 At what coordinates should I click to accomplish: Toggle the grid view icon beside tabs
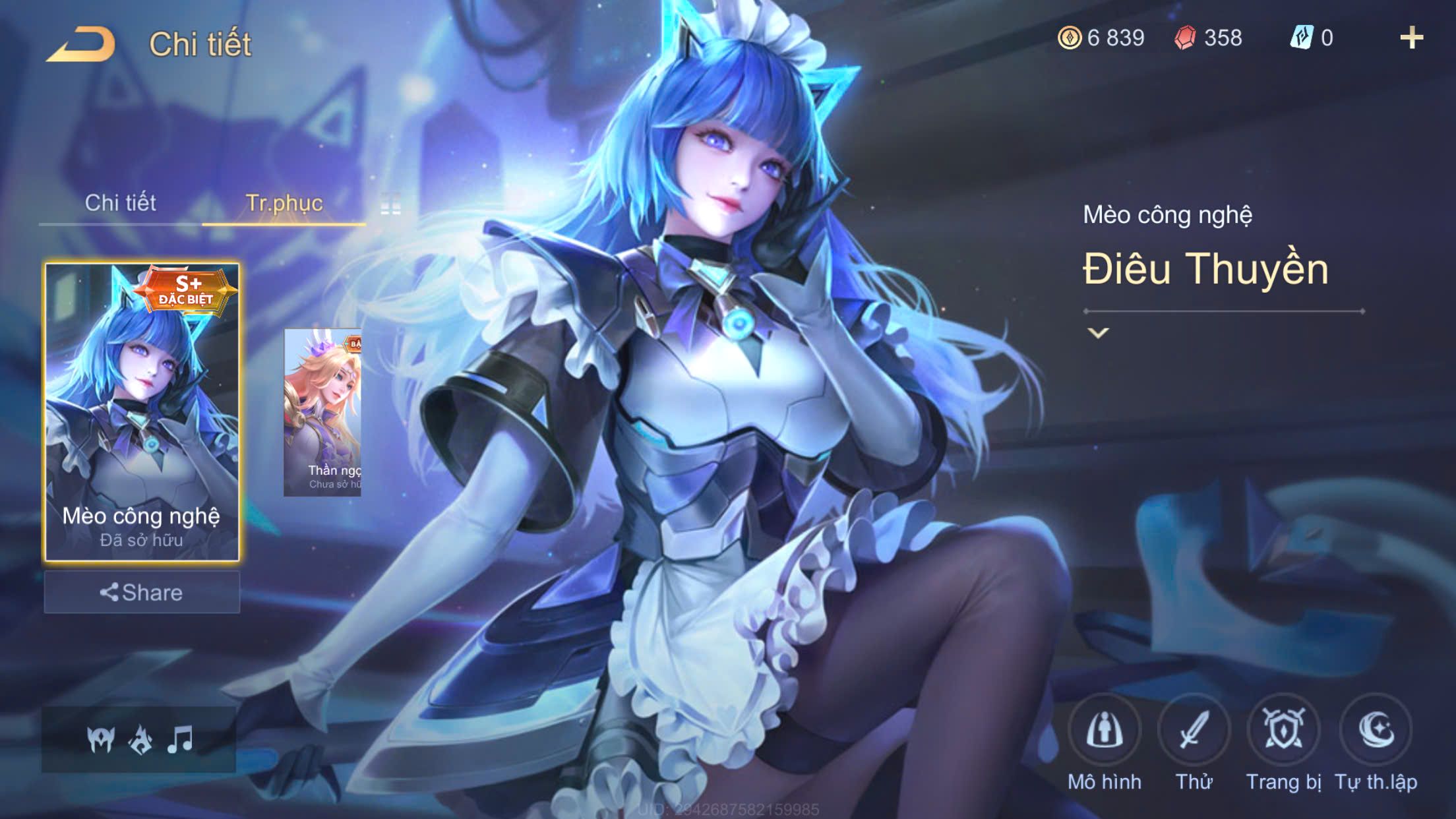390,204
